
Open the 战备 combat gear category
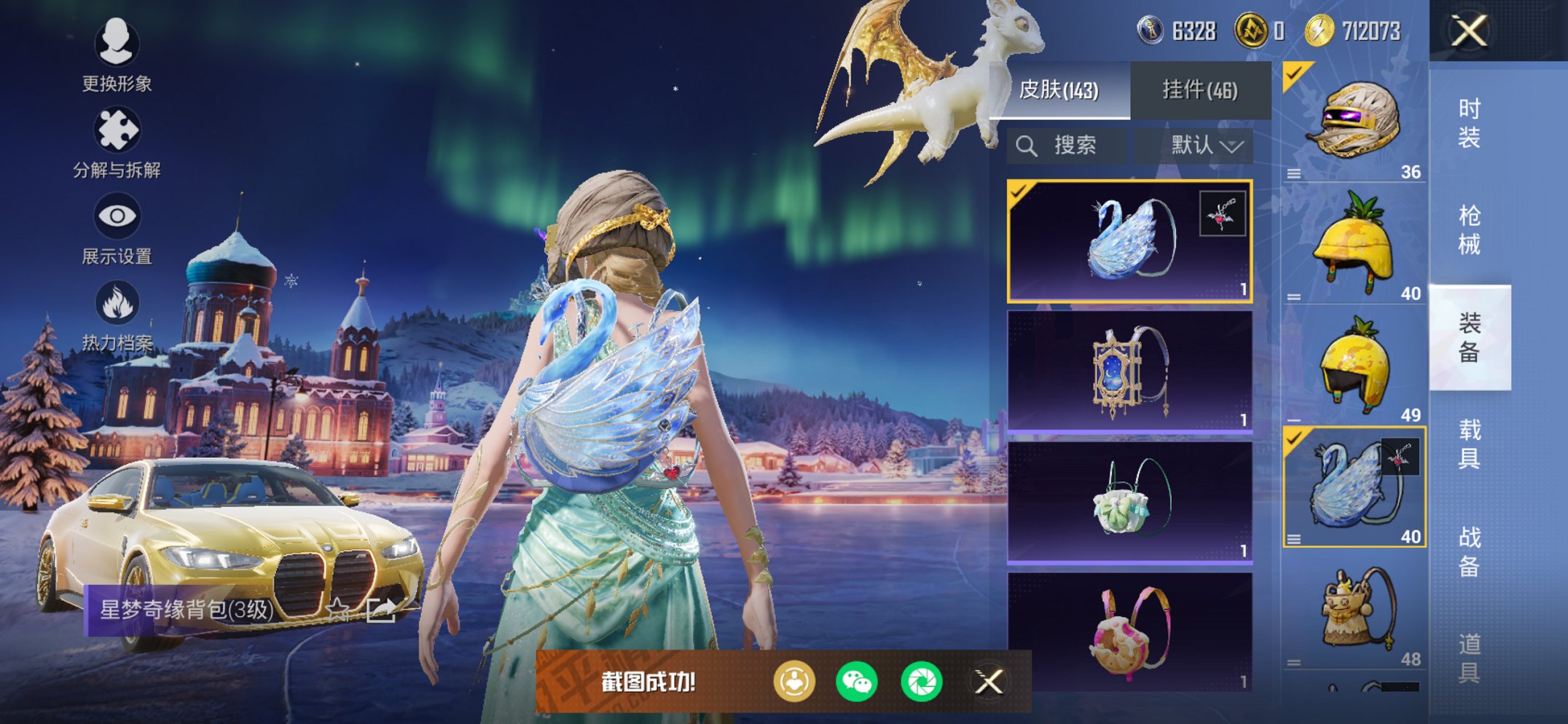[x=1469, y=551]
